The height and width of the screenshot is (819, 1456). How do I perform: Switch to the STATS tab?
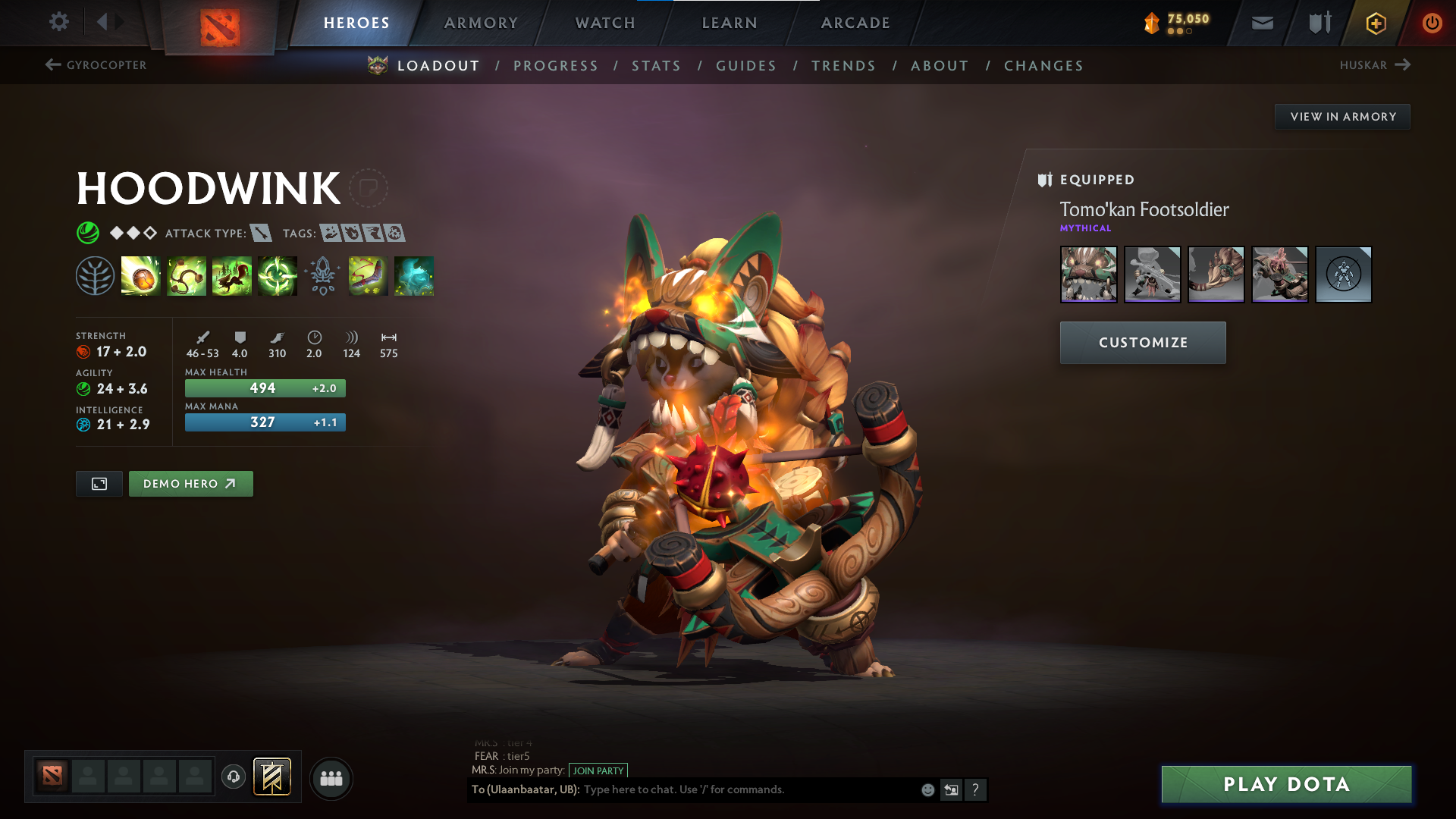(656, 65)
